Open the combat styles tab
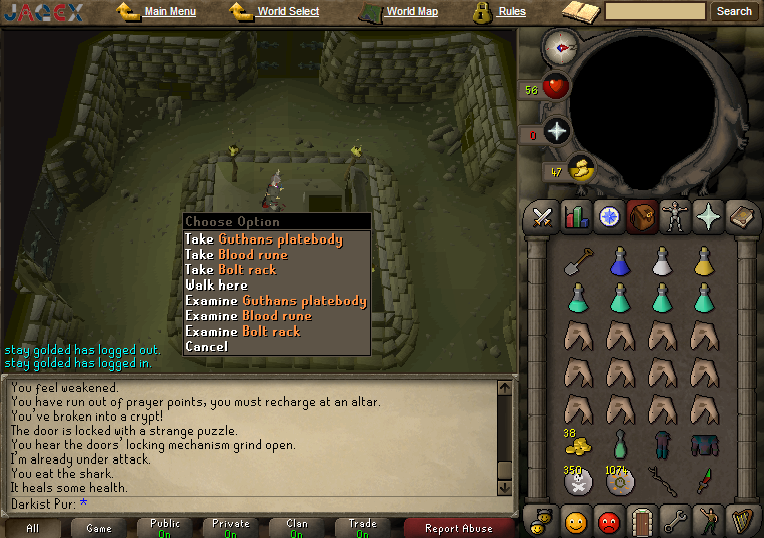764x538 pixels. click(543, 215)
